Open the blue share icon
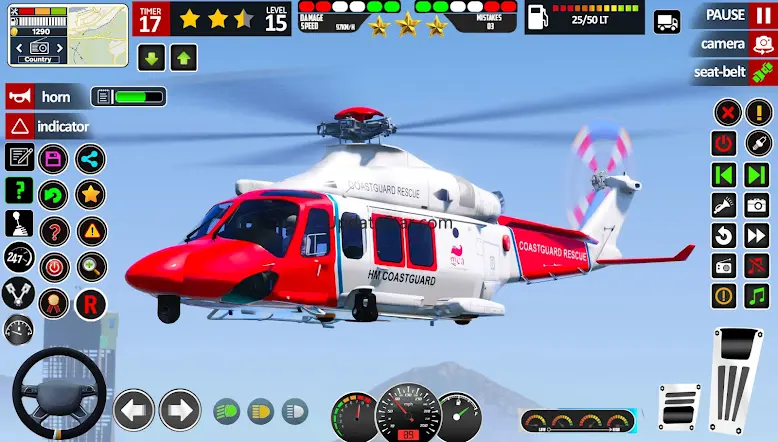The image size is (778, 442). (x=90, y=158)
